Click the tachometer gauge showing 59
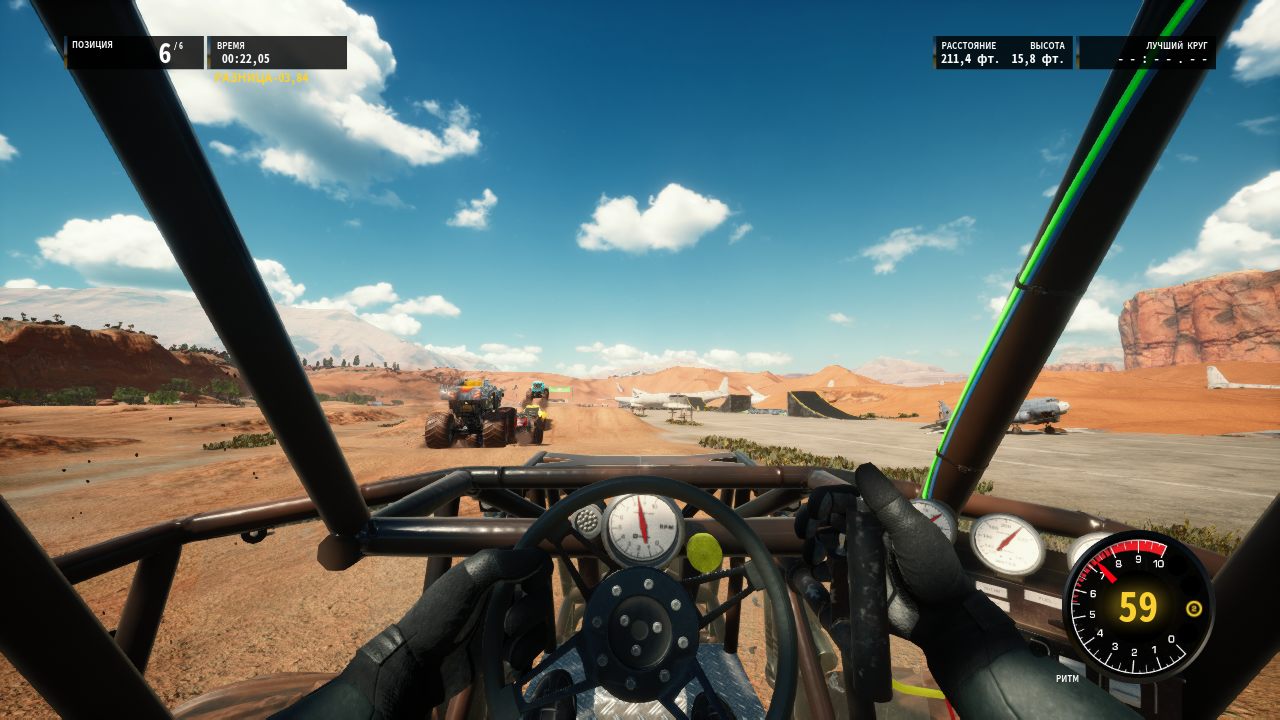Image resolution: width=1280 pixels, height=720 pixels. click(x=1137, y=605)
